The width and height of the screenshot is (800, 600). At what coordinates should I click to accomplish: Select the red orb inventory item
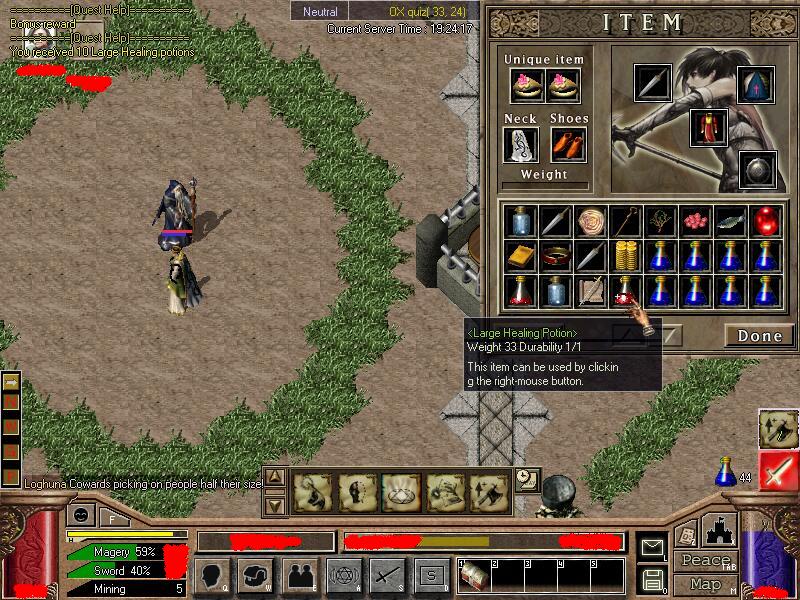[765, 220]
